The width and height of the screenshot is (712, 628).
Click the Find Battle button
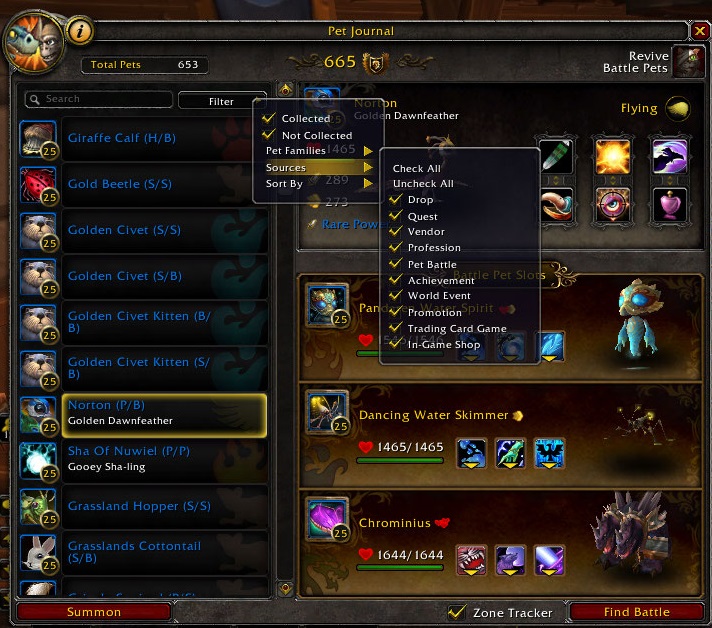[x=636, y=612]
